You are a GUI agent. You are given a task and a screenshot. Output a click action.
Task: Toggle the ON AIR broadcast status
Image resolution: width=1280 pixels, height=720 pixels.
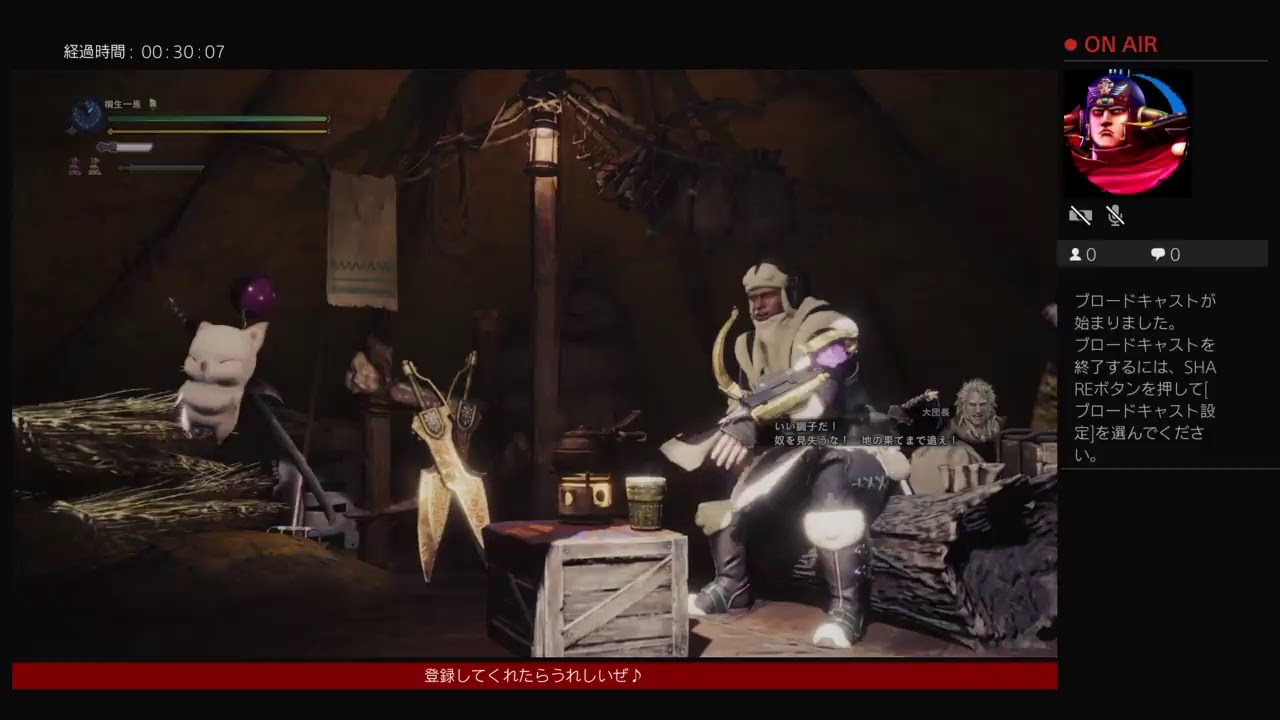(1120, 44)
